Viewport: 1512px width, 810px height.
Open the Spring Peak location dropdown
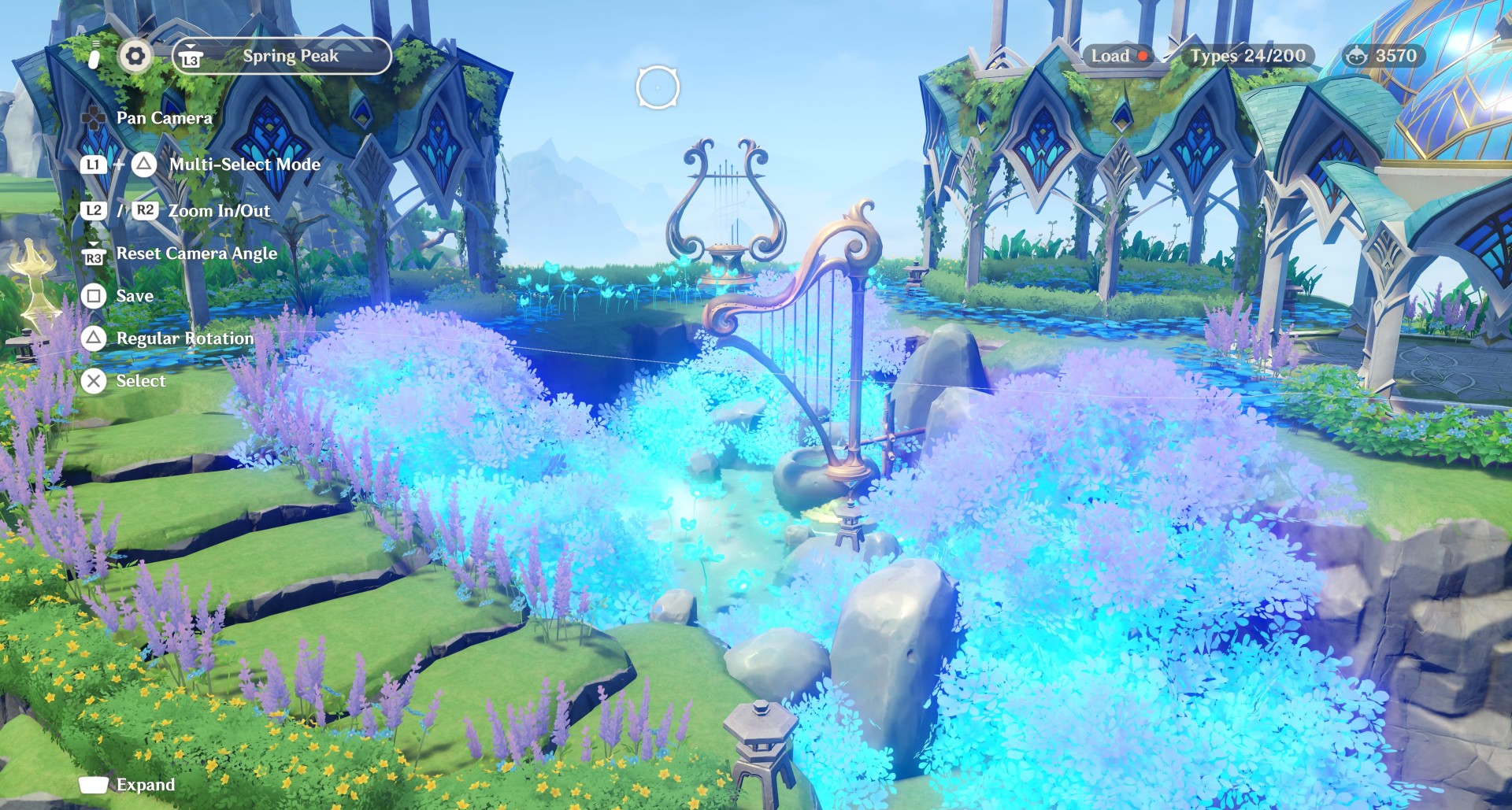point(290,55)
